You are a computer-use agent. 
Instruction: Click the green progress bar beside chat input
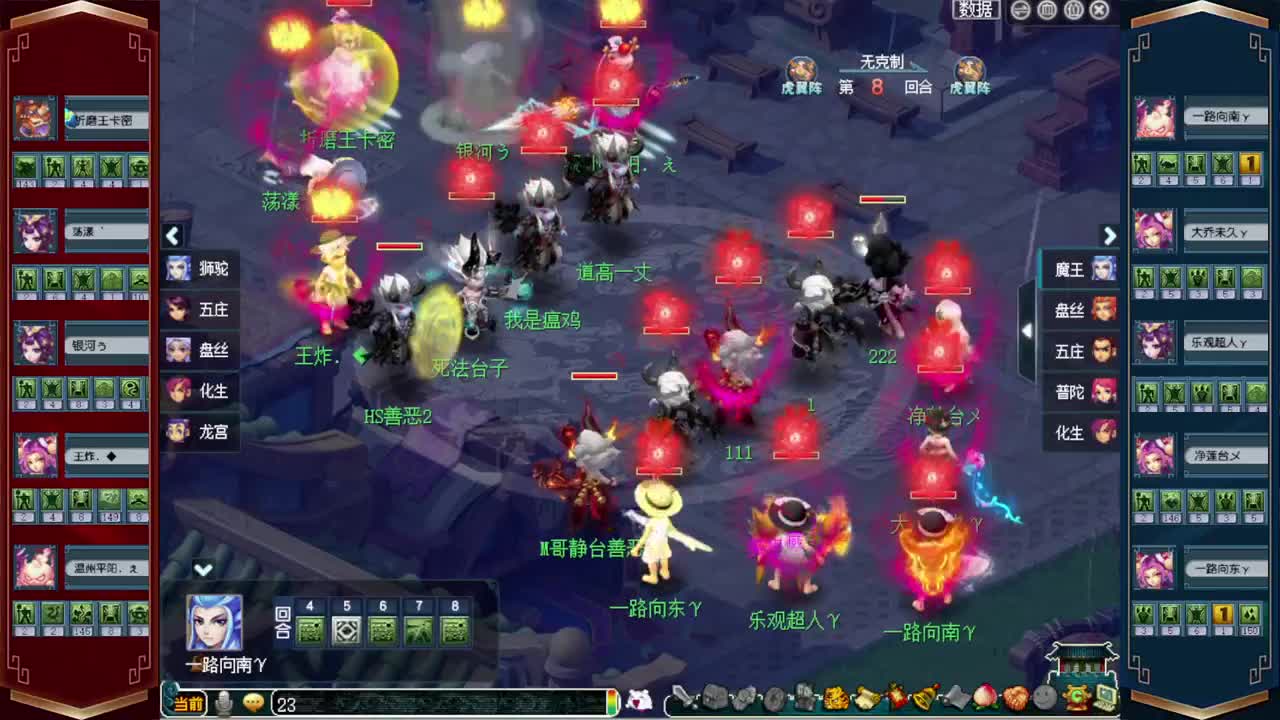coord(613,702)
